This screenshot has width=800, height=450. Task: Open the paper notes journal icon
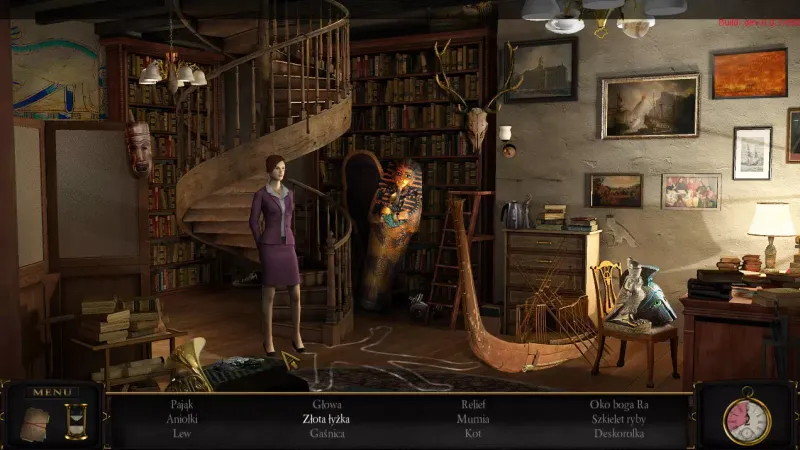click(34, 423)
